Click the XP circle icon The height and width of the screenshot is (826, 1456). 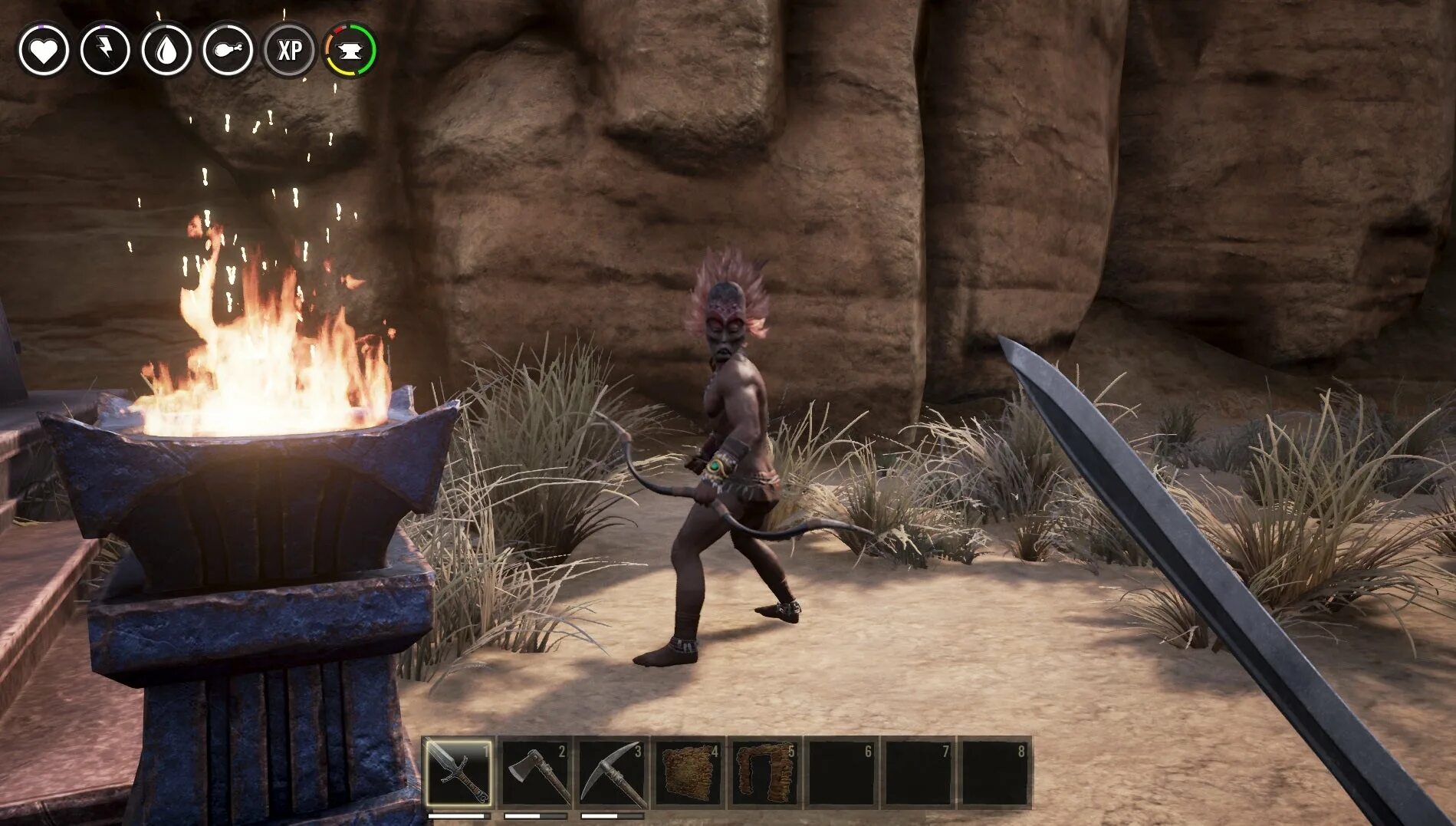coord(289,51)
